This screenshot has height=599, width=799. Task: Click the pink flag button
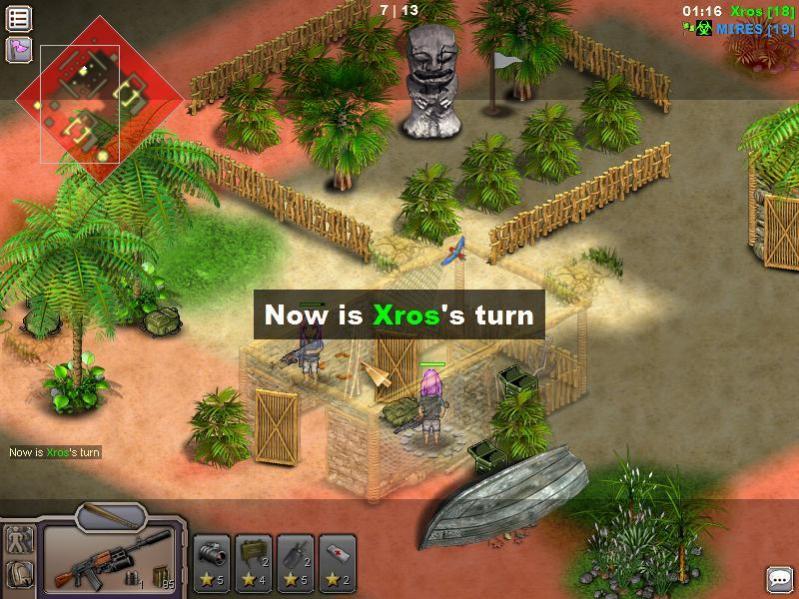coord(19,49)
